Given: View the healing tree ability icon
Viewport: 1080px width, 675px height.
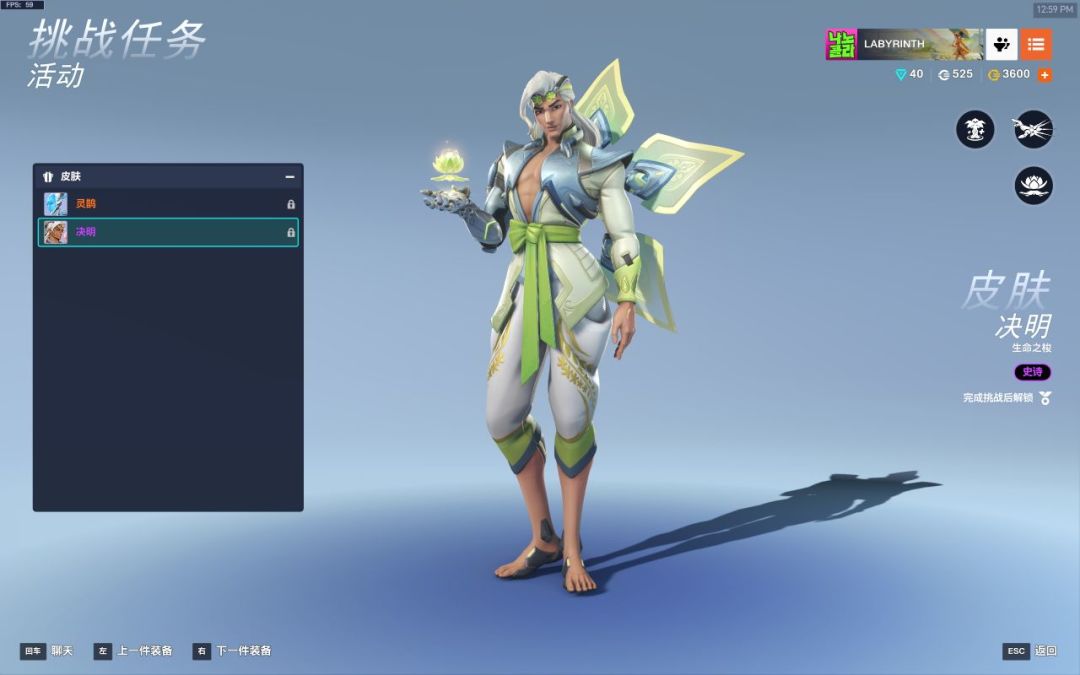Looking at the screenshot, I should coord(975,129).
